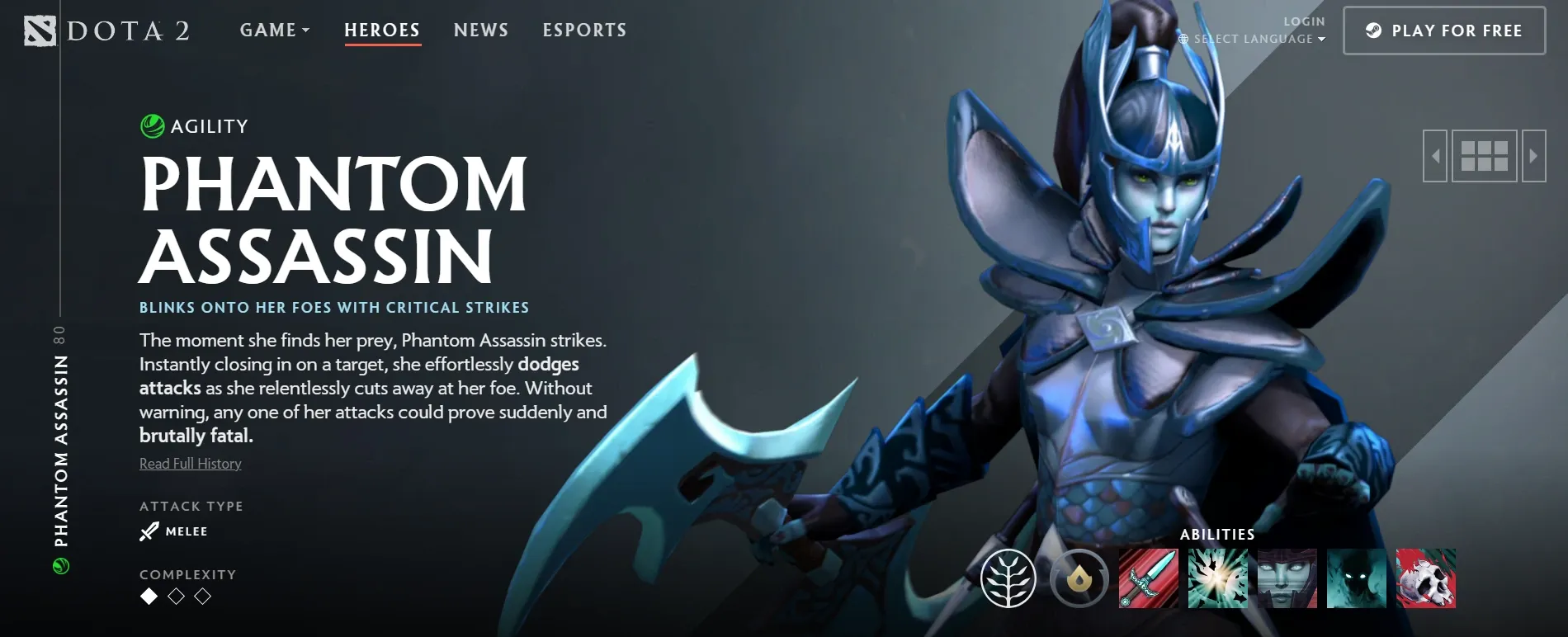The height and width of the screenshot is (637, 1568).
Task: Open the ESPORTS section
Action: click(584, 30)
